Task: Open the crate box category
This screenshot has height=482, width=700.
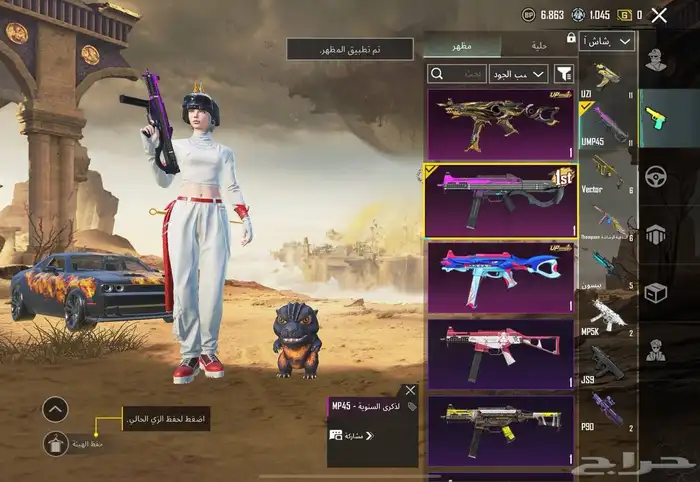Action: click(655, 293)
